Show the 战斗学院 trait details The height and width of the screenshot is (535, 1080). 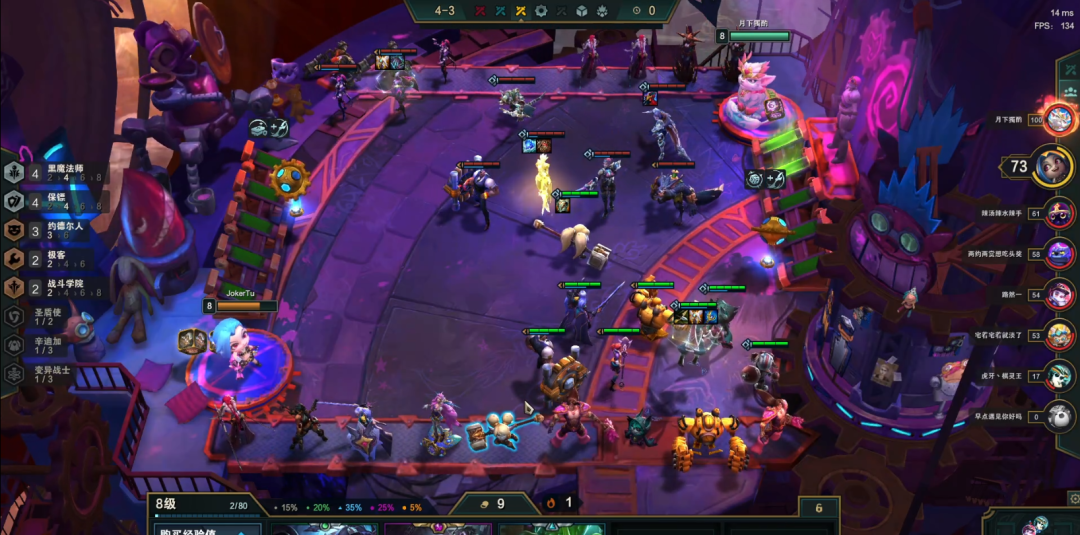55,287
